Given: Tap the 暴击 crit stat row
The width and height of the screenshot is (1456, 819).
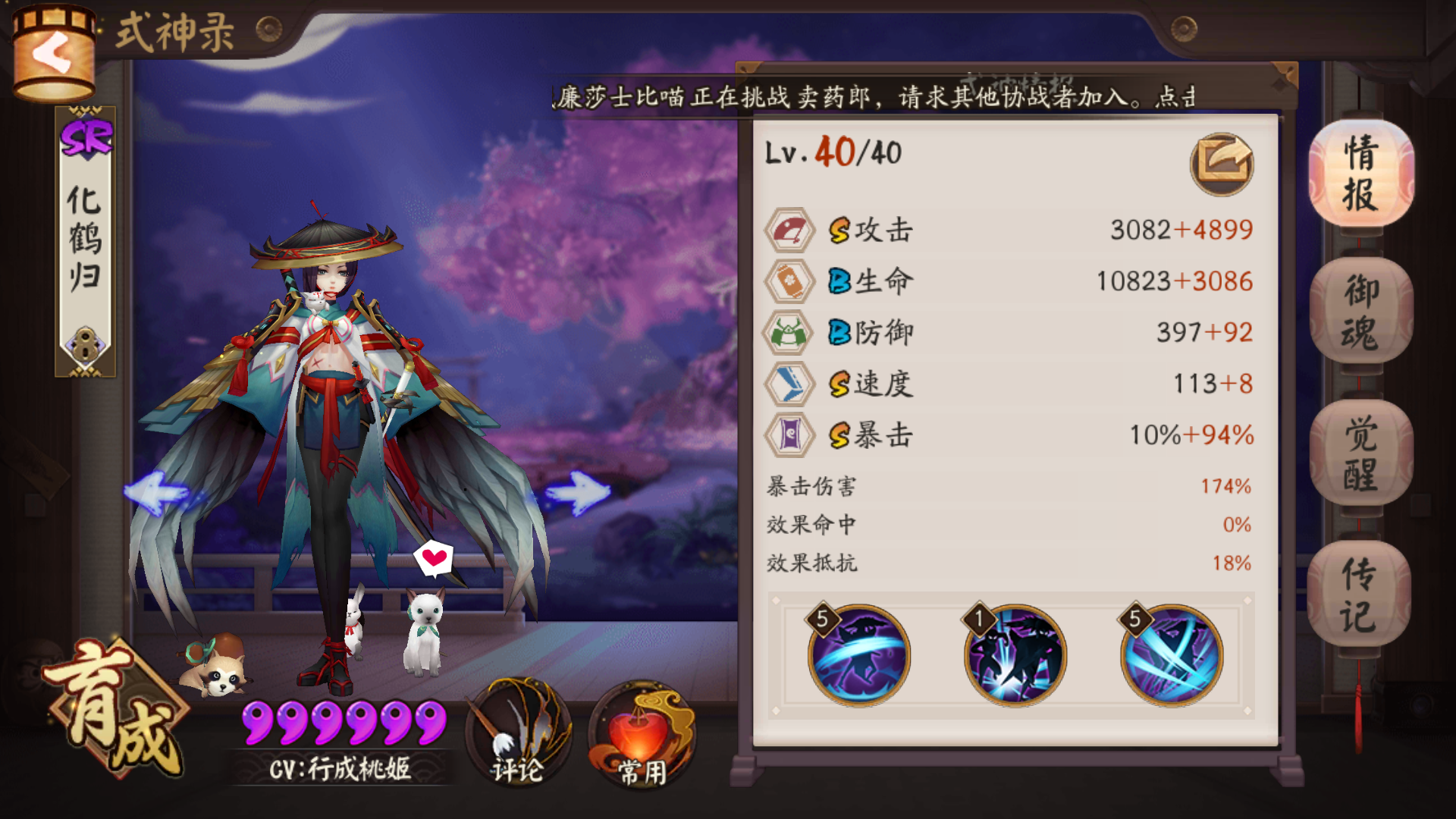Looking at the screenshot, I should click(1009, 435).
